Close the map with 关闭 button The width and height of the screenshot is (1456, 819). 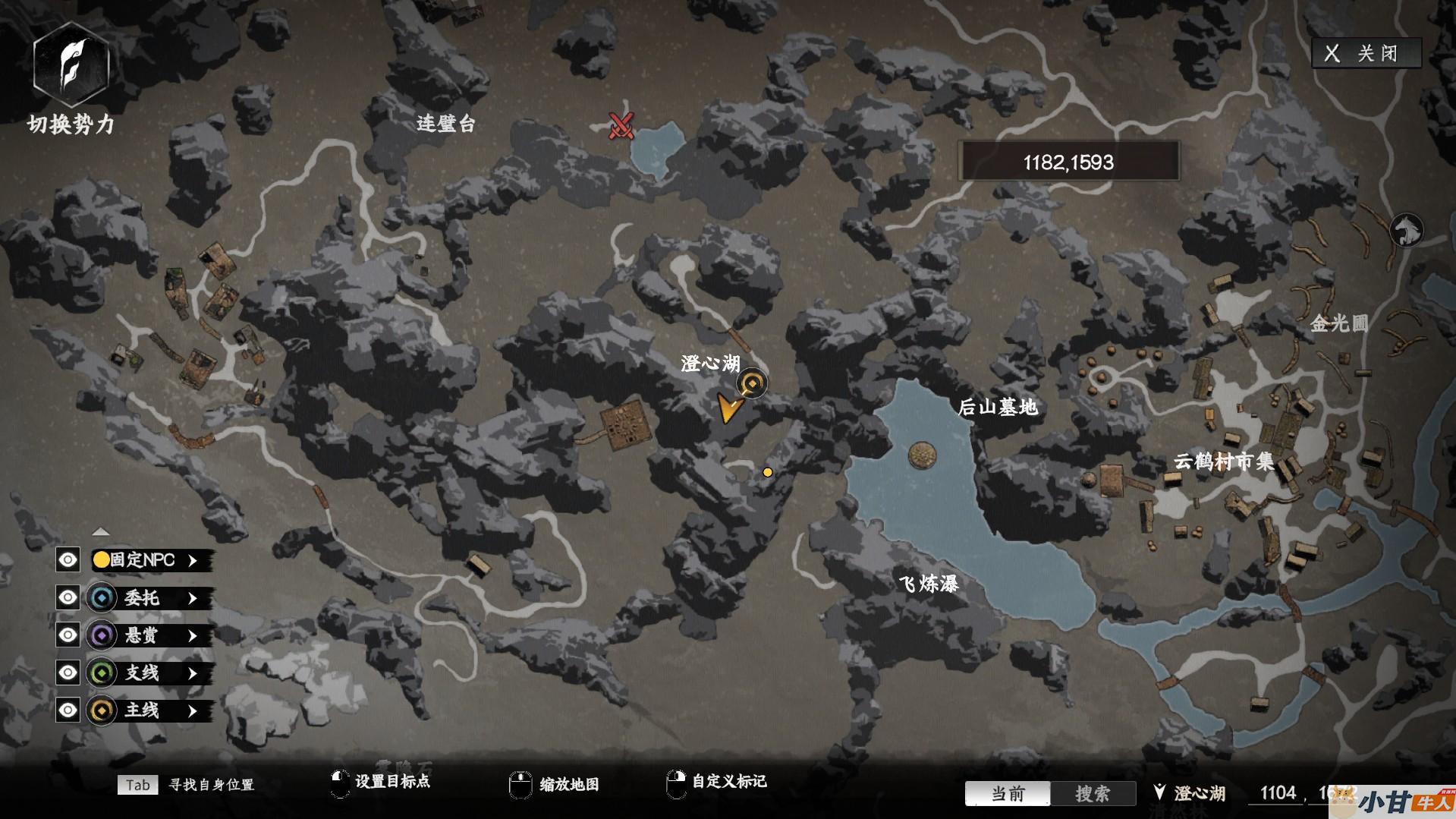click(1366, 53)
